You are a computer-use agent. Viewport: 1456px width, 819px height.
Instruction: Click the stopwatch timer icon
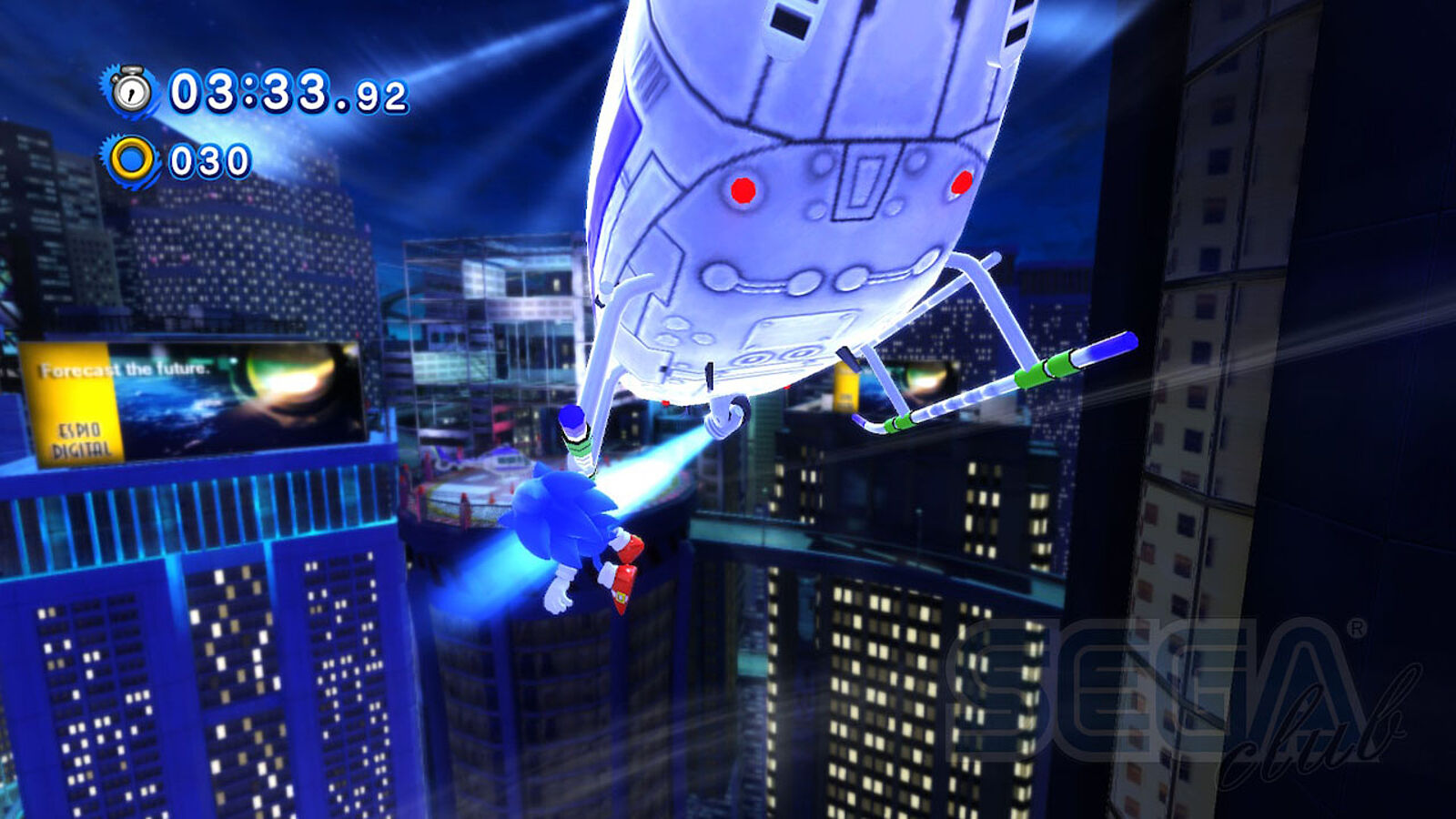pyautogui.click(x=132, y=91)
